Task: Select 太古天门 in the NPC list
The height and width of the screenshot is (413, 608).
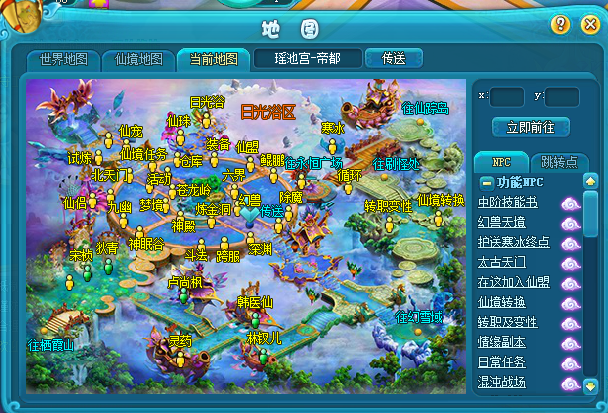Action: point(508,262)
